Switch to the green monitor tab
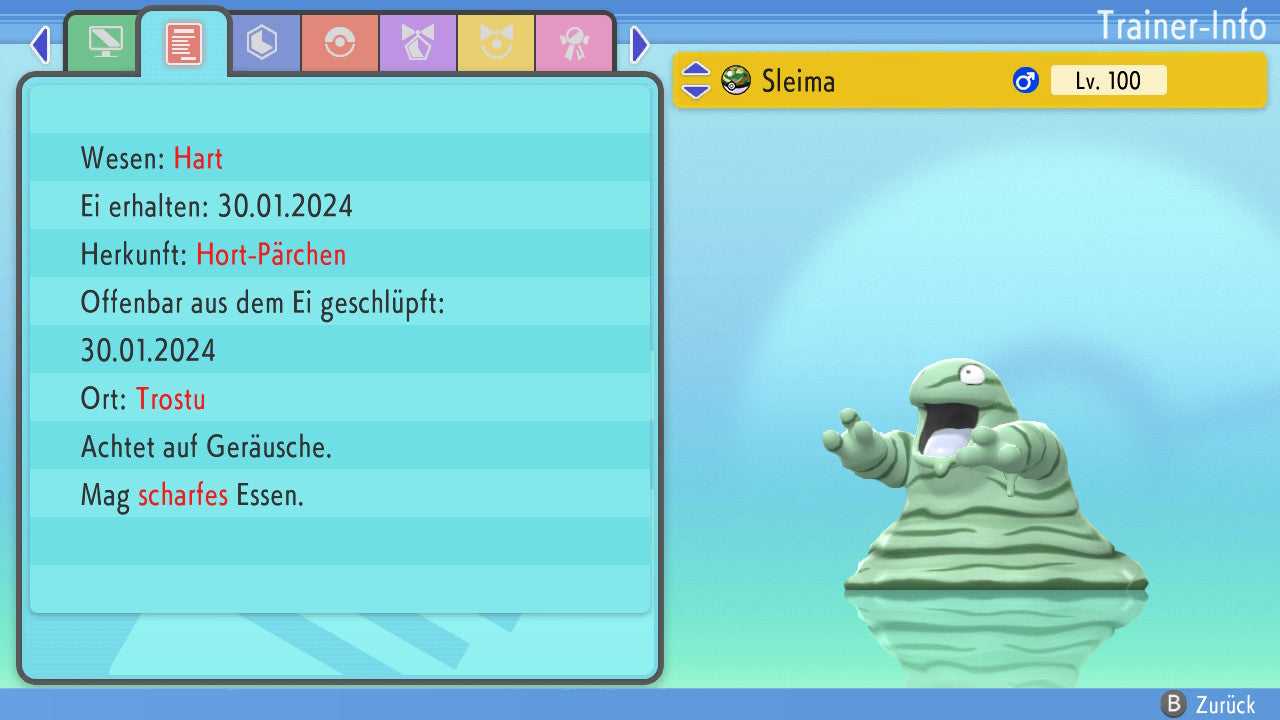This screenshot has height=720, width=1280. 104,43
